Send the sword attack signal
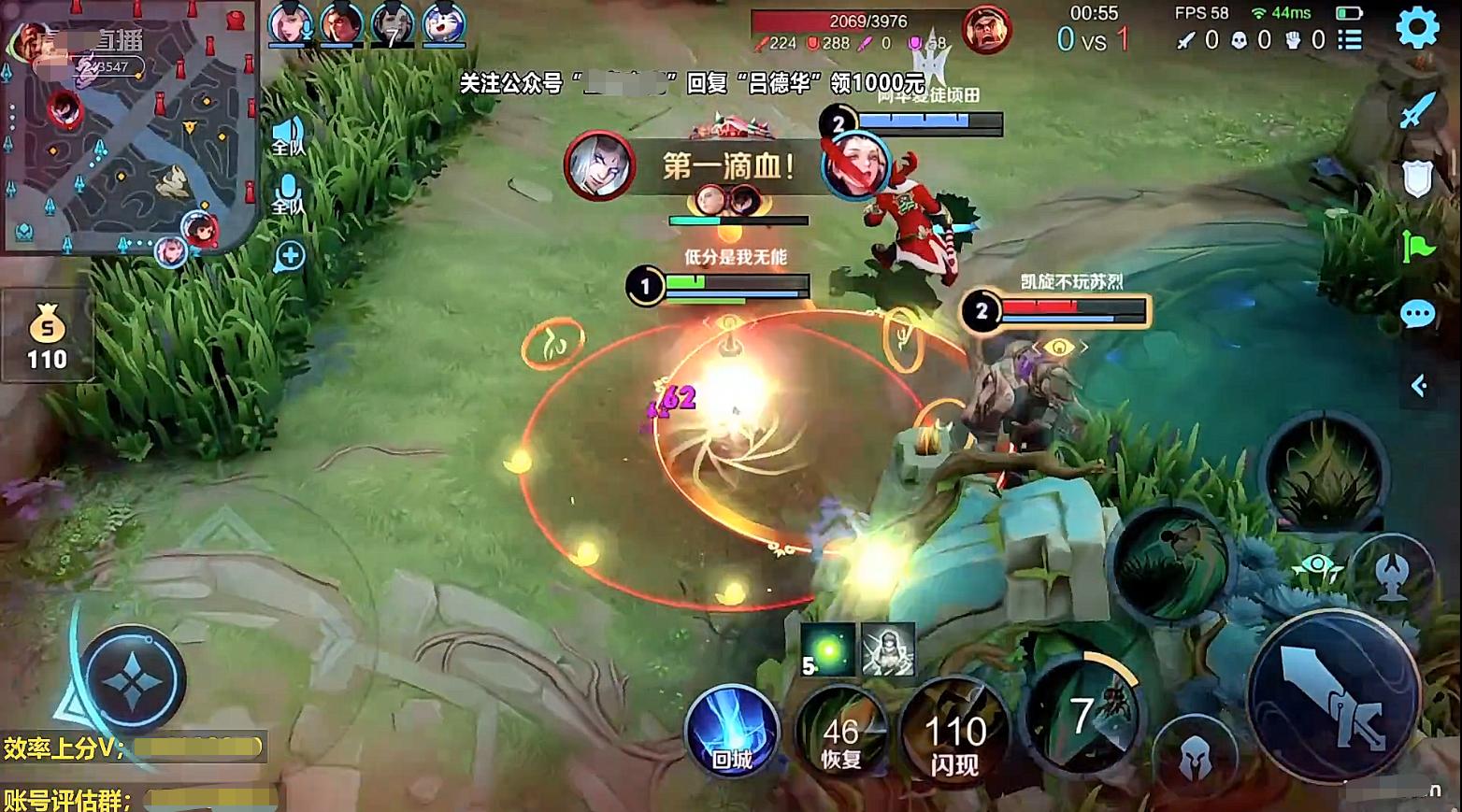 pyautogui.click(x=1417, y=110)
